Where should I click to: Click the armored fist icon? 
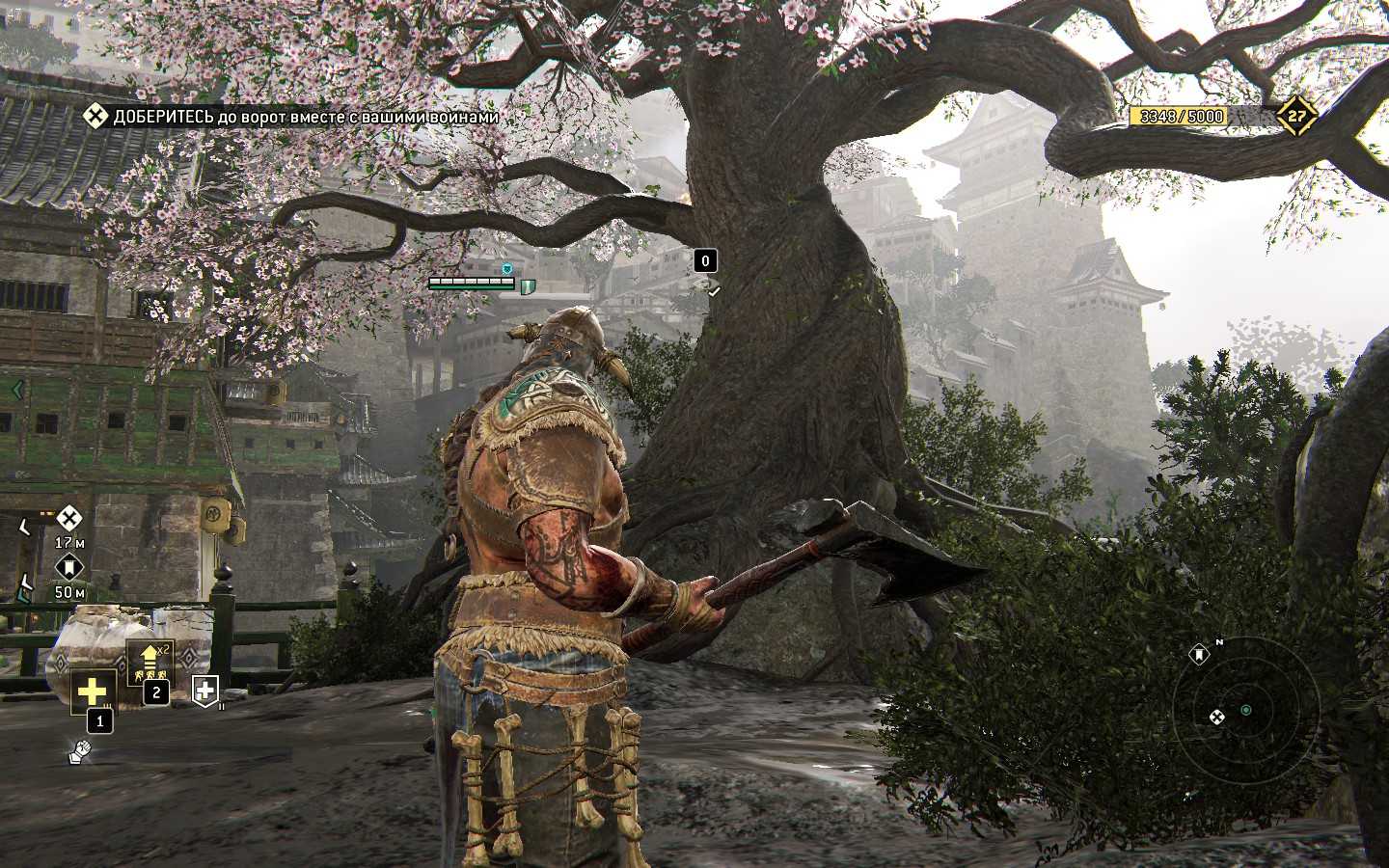(x=81, y=751)
